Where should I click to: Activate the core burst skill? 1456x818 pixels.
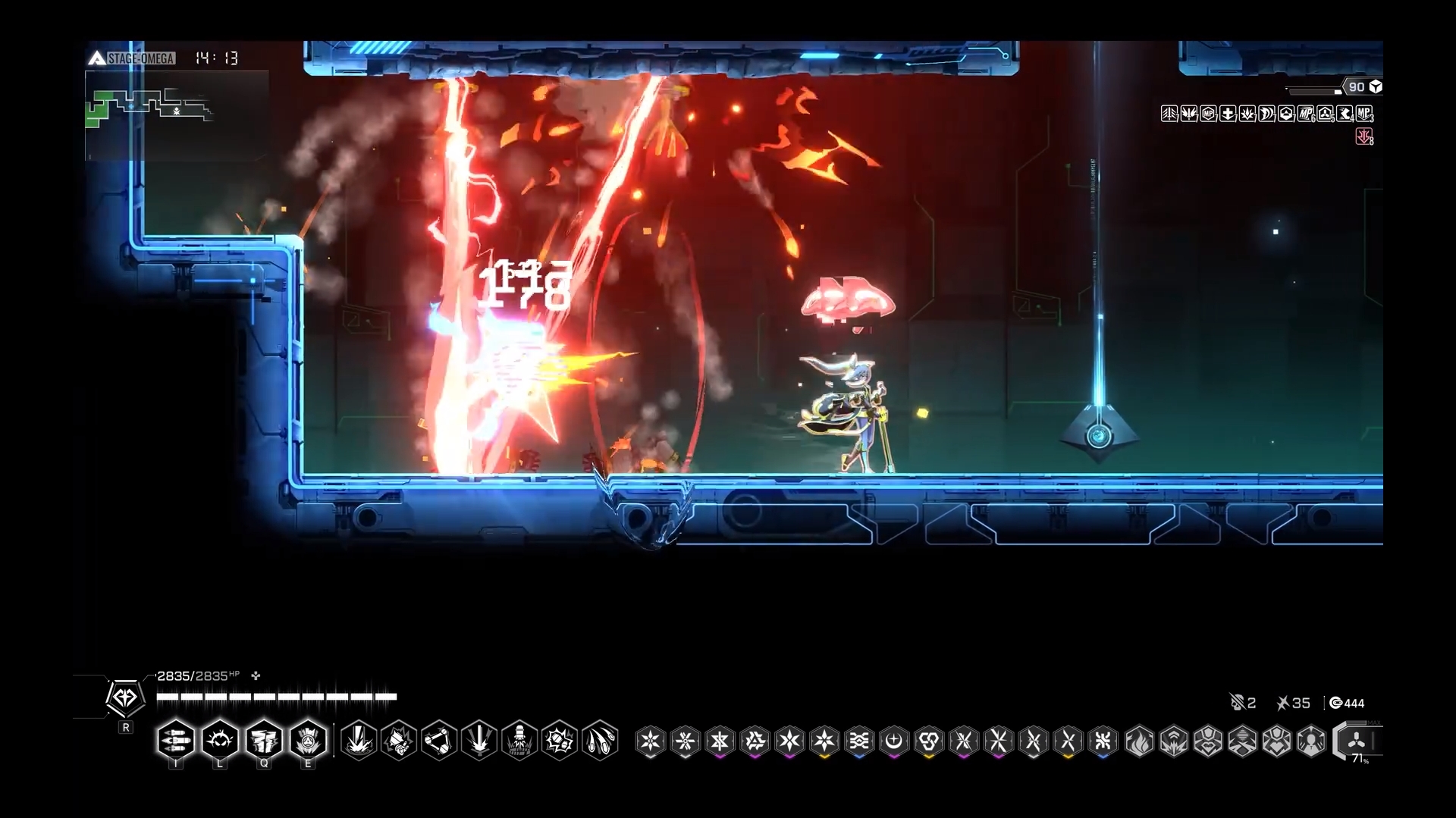(308, 741)
